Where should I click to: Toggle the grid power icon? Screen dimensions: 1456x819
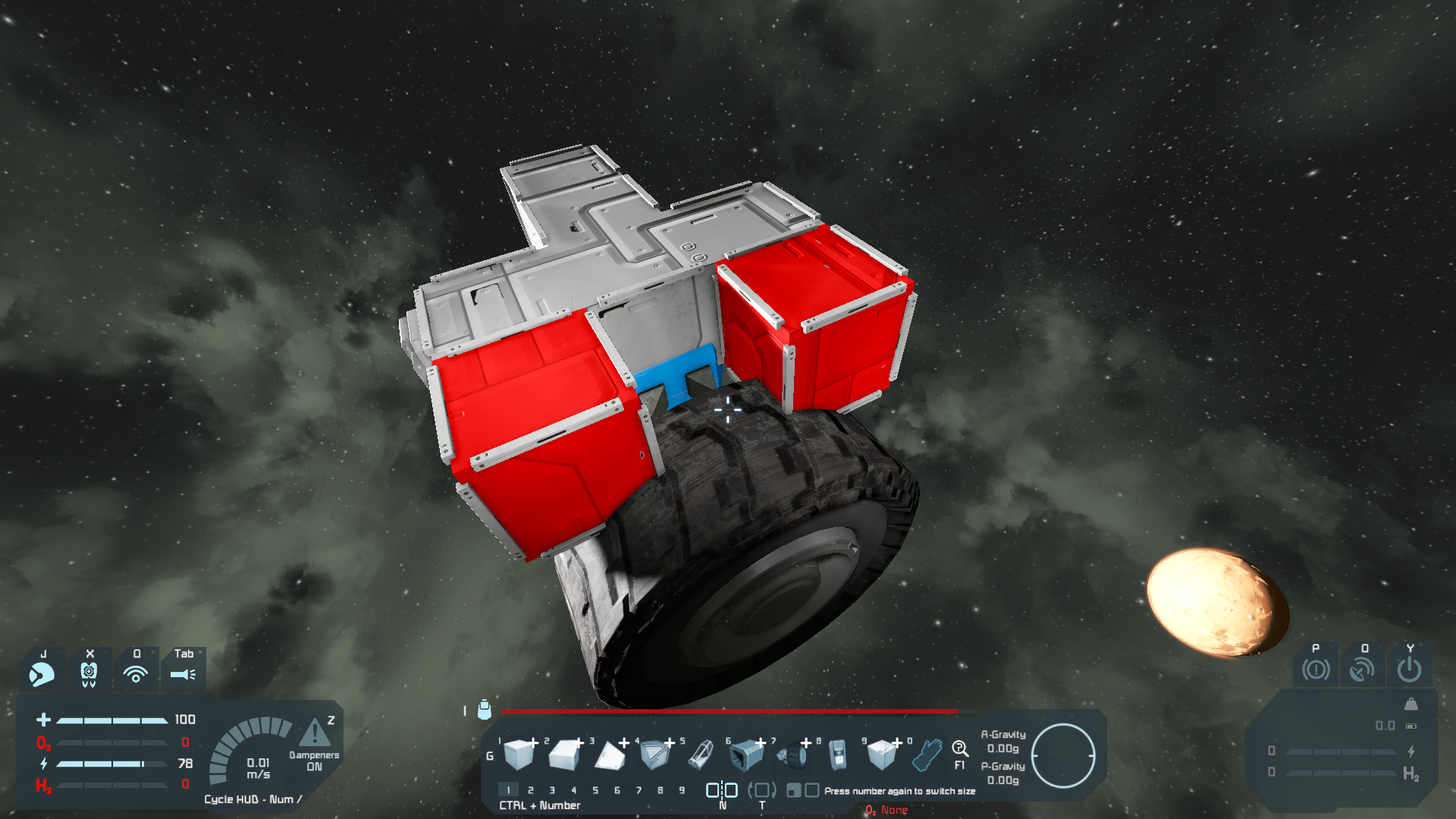pyautogui.click(x=1410, y=670)
